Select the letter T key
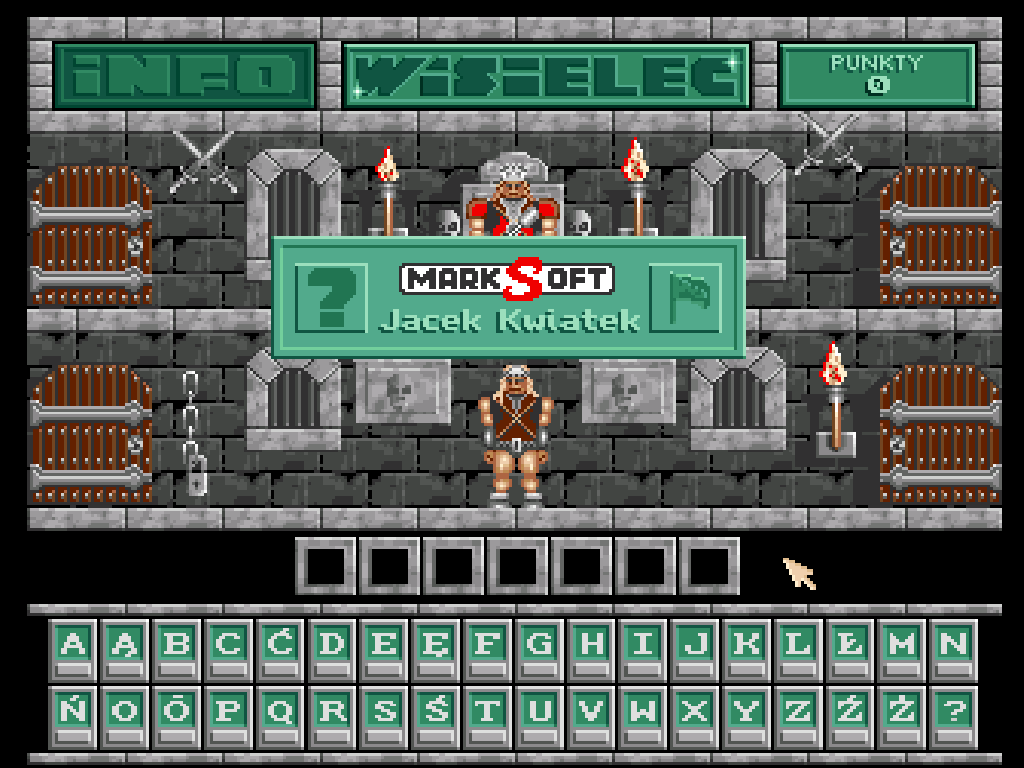Screen dimensions: 1024x768 pos(488,714)
